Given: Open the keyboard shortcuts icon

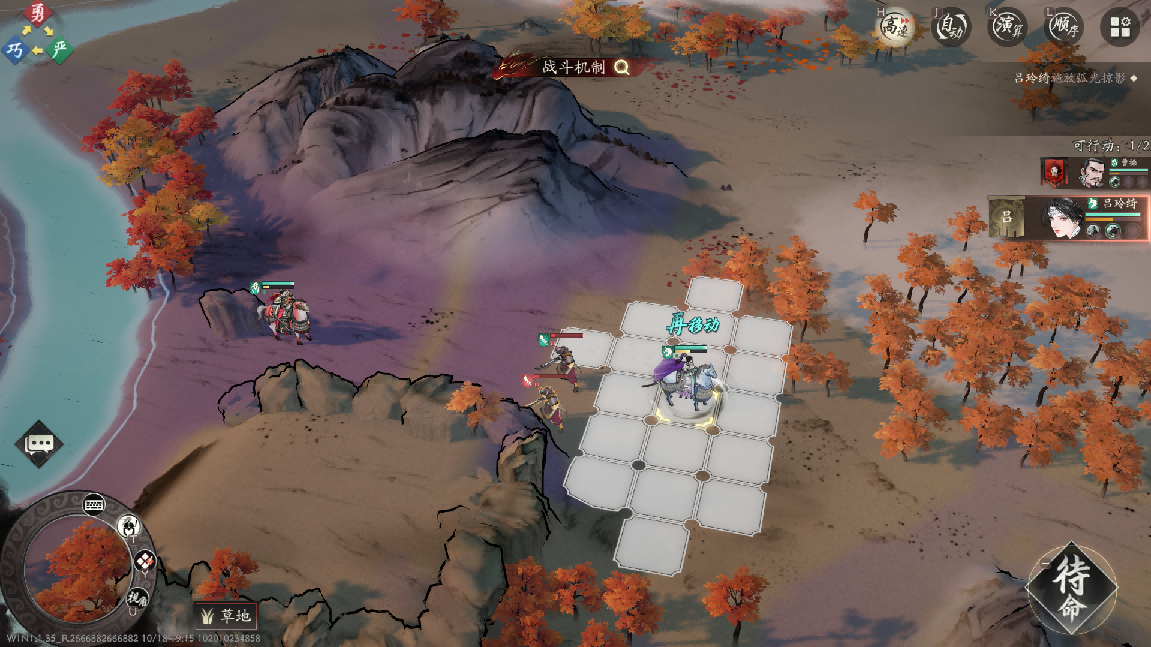Looking at the screenshot, I should (95, 503).
